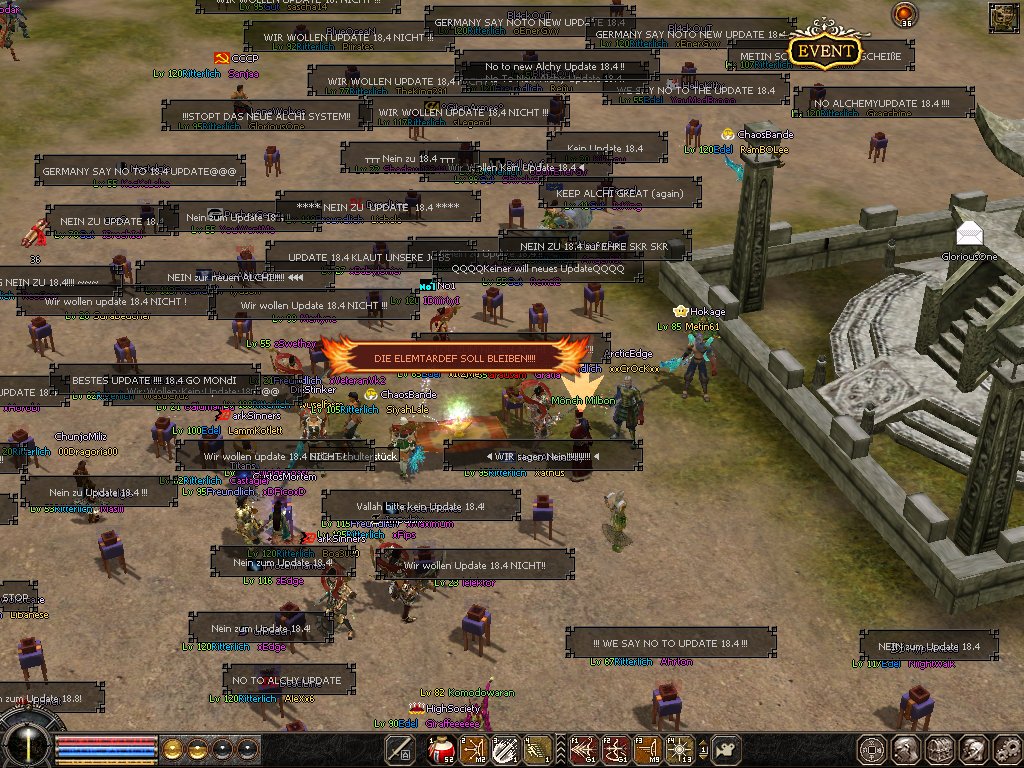
Task: Open the white envelope mail notification
Action: pyautogui.click(x=968, y=233)
